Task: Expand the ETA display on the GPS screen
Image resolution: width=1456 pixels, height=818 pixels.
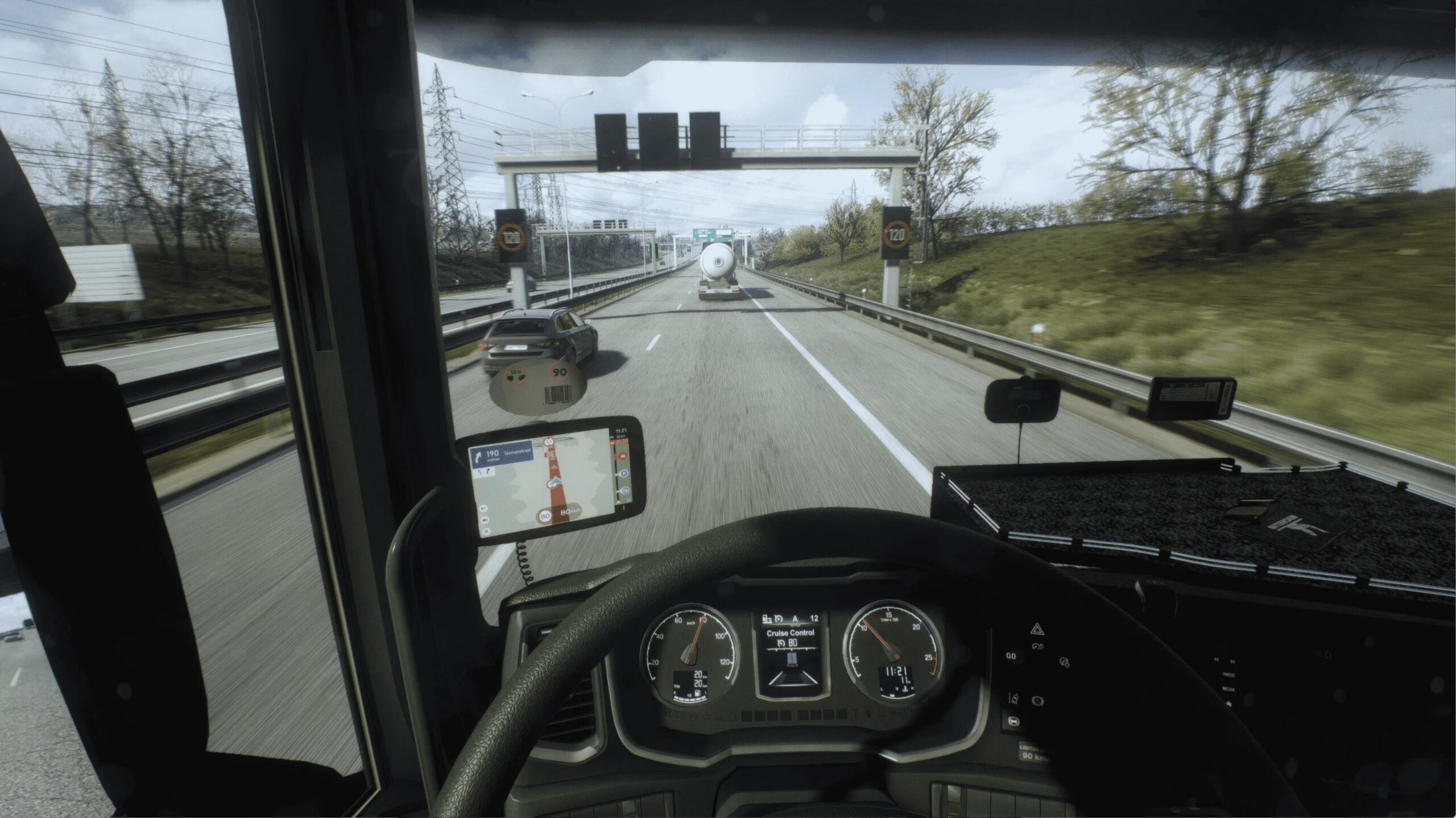Action: pyautogui.click(x=621, y=442)
